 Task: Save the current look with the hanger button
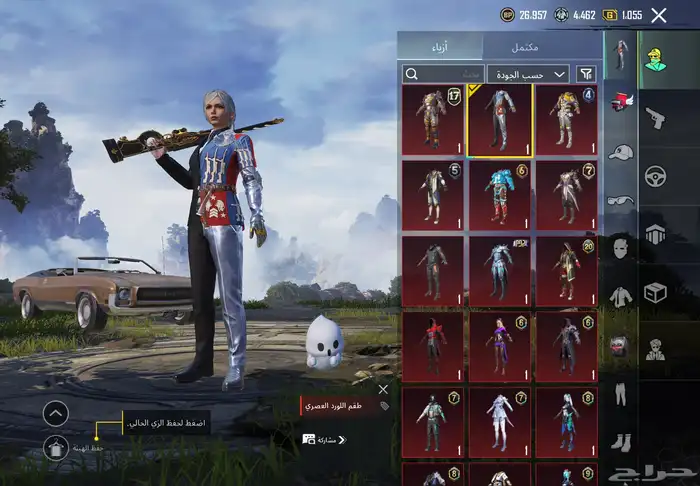(56, 449)
